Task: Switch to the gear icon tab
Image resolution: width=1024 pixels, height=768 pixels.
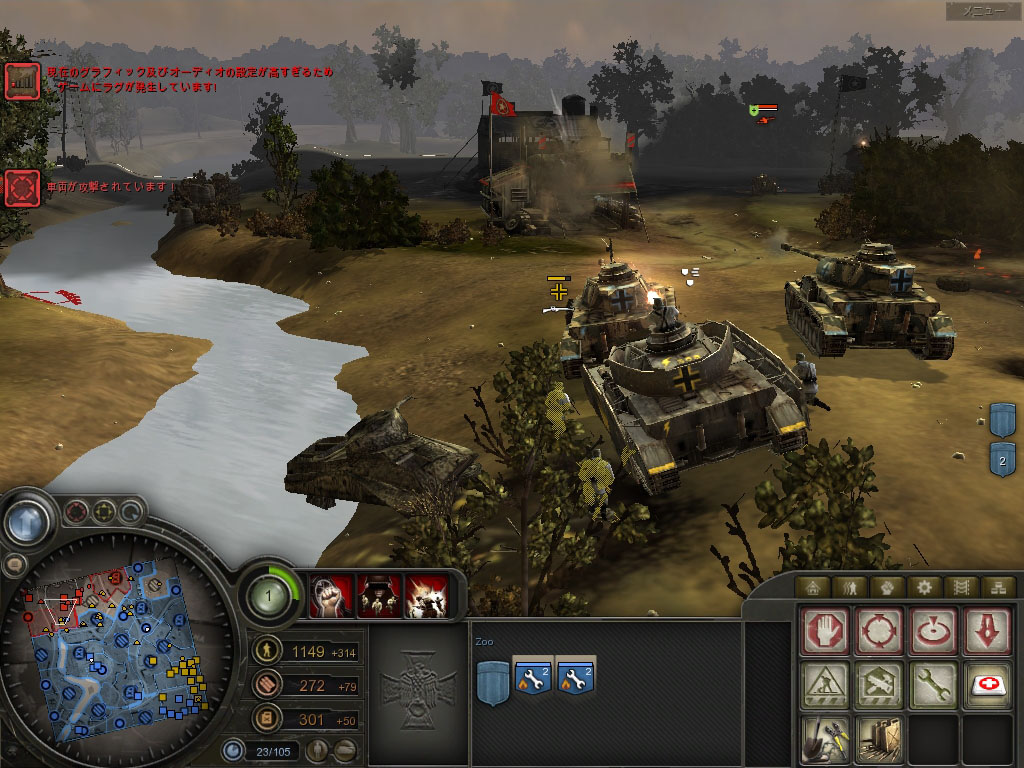Action: coord(922,587)
